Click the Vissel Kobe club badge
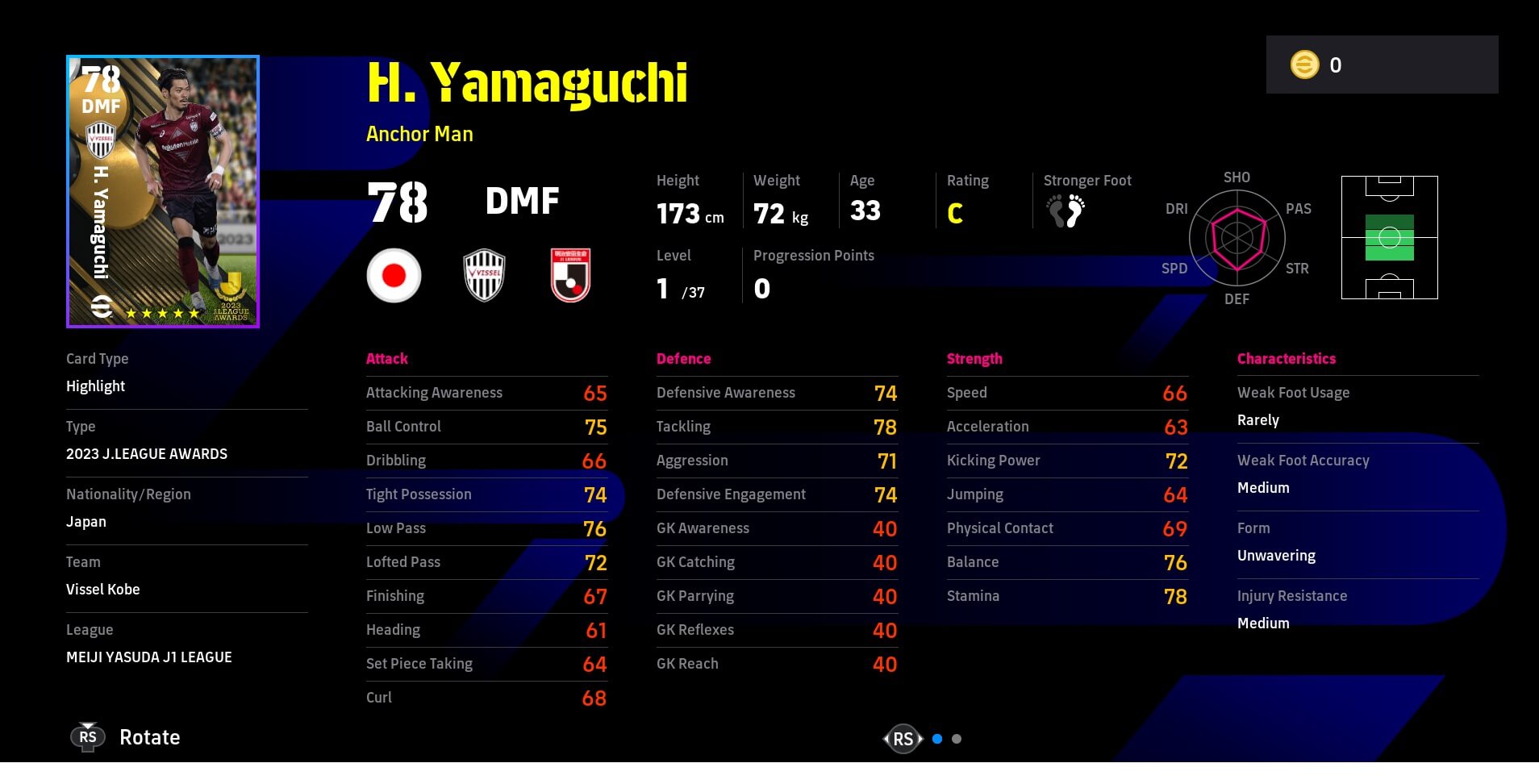Viewport: 1539px width, 784px height. (484, 275)
